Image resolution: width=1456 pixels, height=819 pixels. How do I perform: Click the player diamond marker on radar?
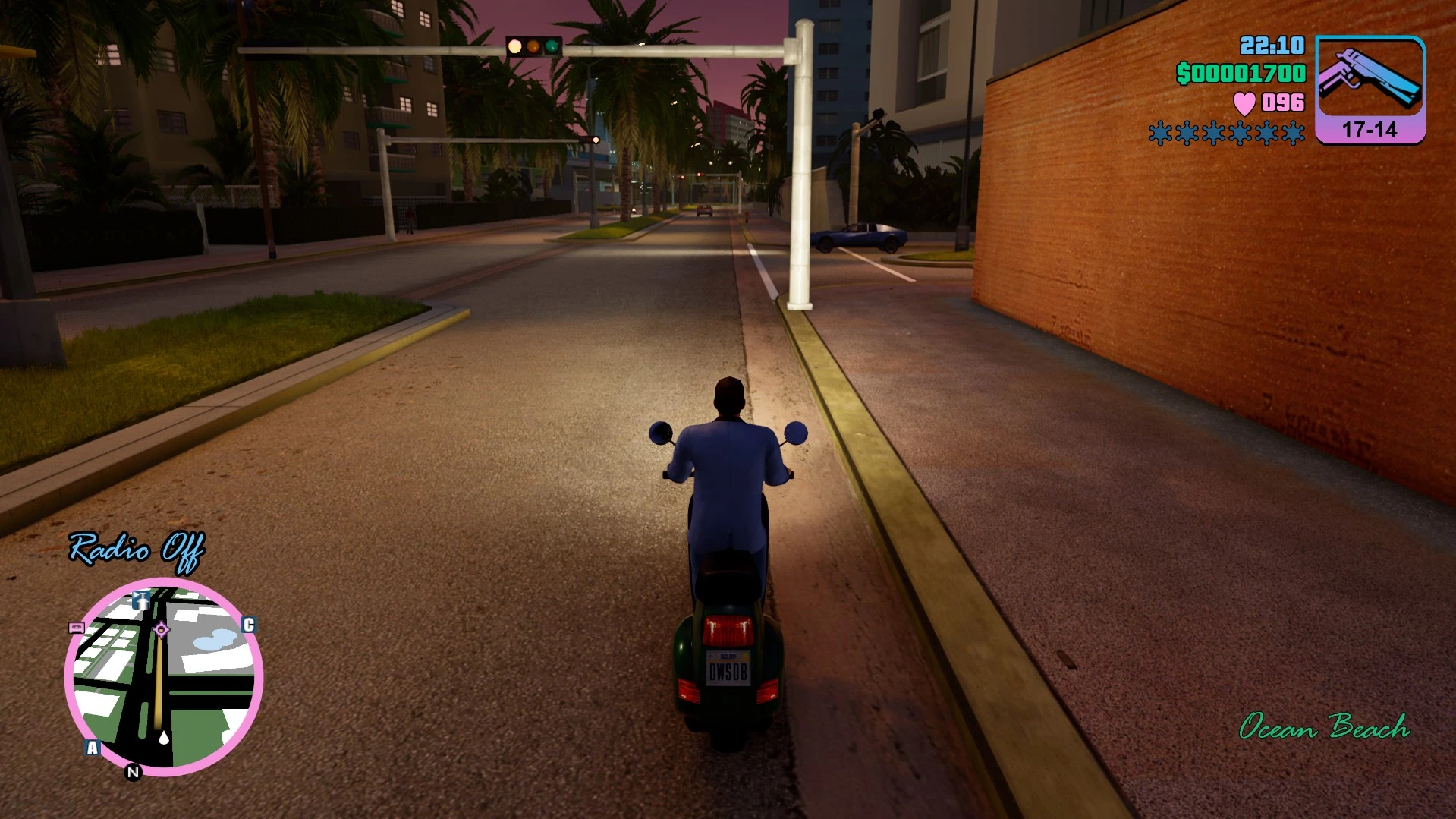pyautogui.click(x=162, y=630)
